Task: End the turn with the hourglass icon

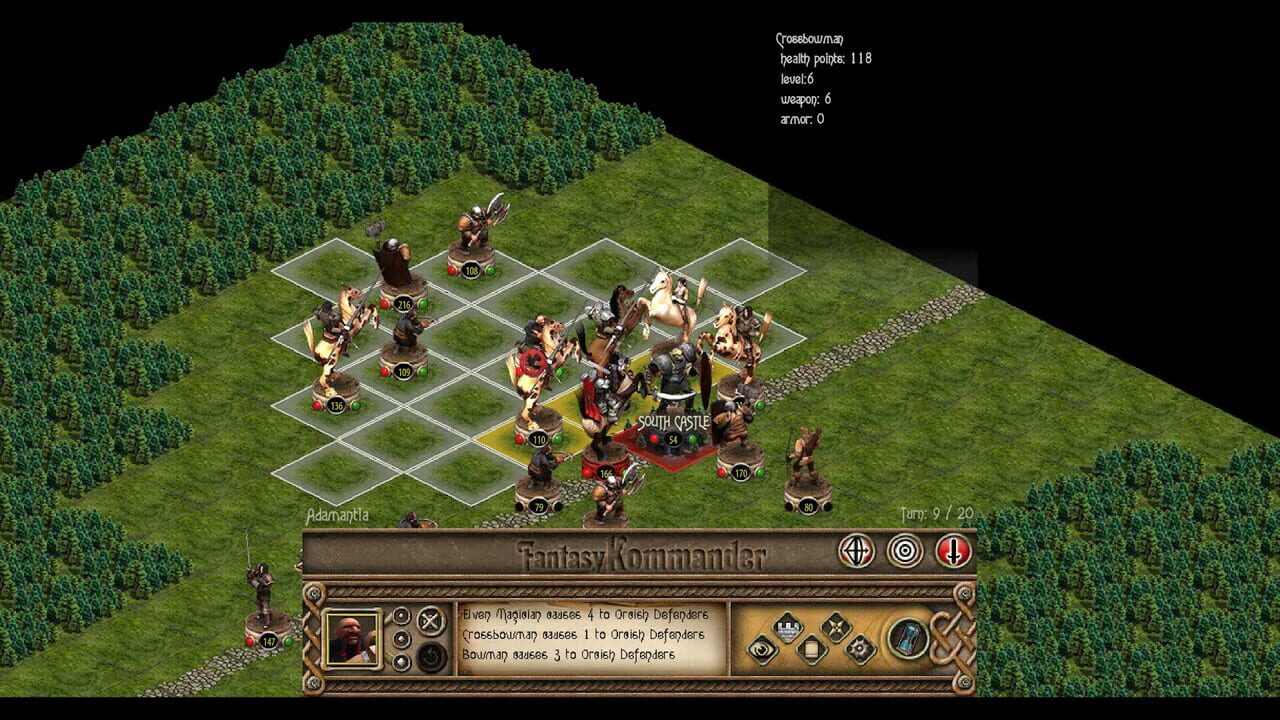Action: (907, 638)
